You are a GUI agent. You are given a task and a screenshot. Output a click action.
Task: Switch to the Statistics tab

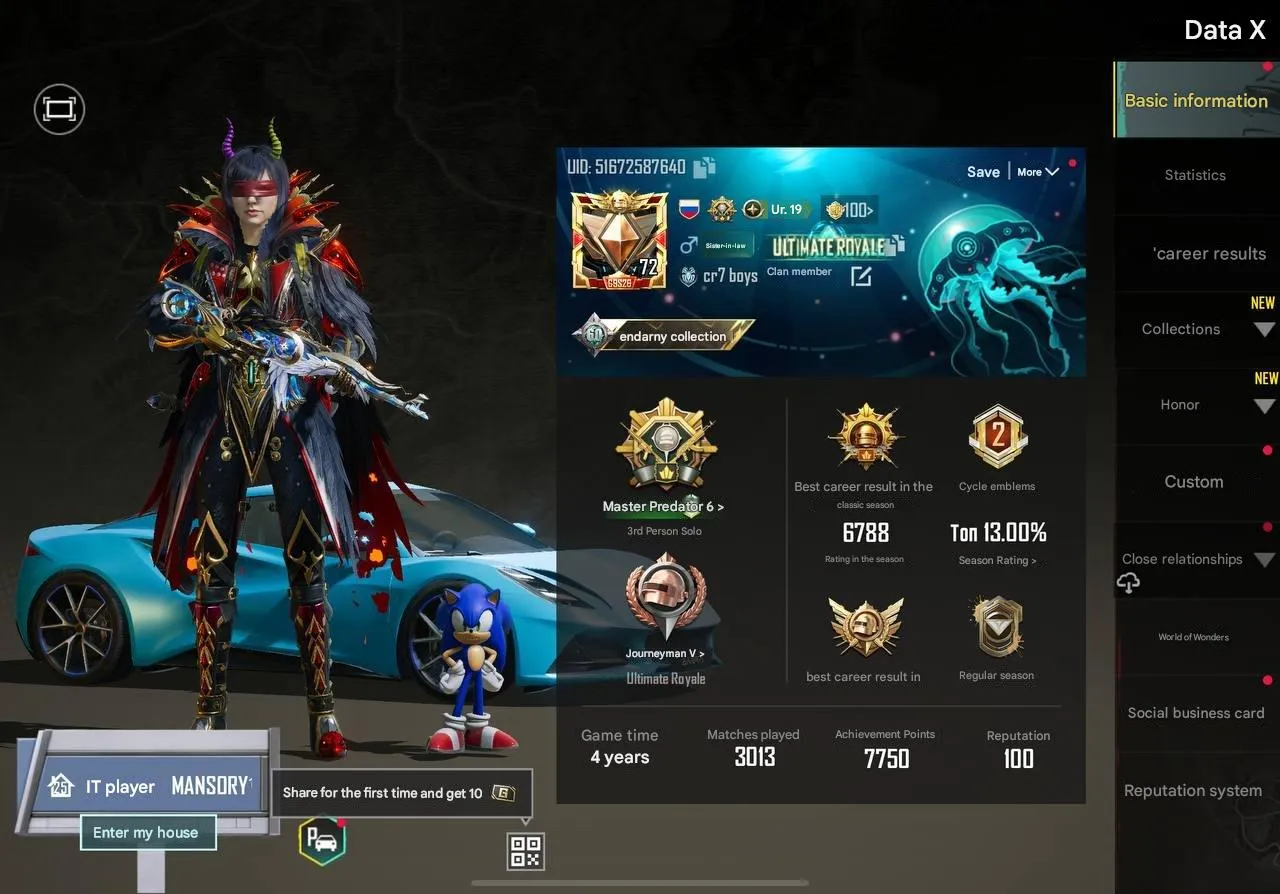pos(1194,175)
